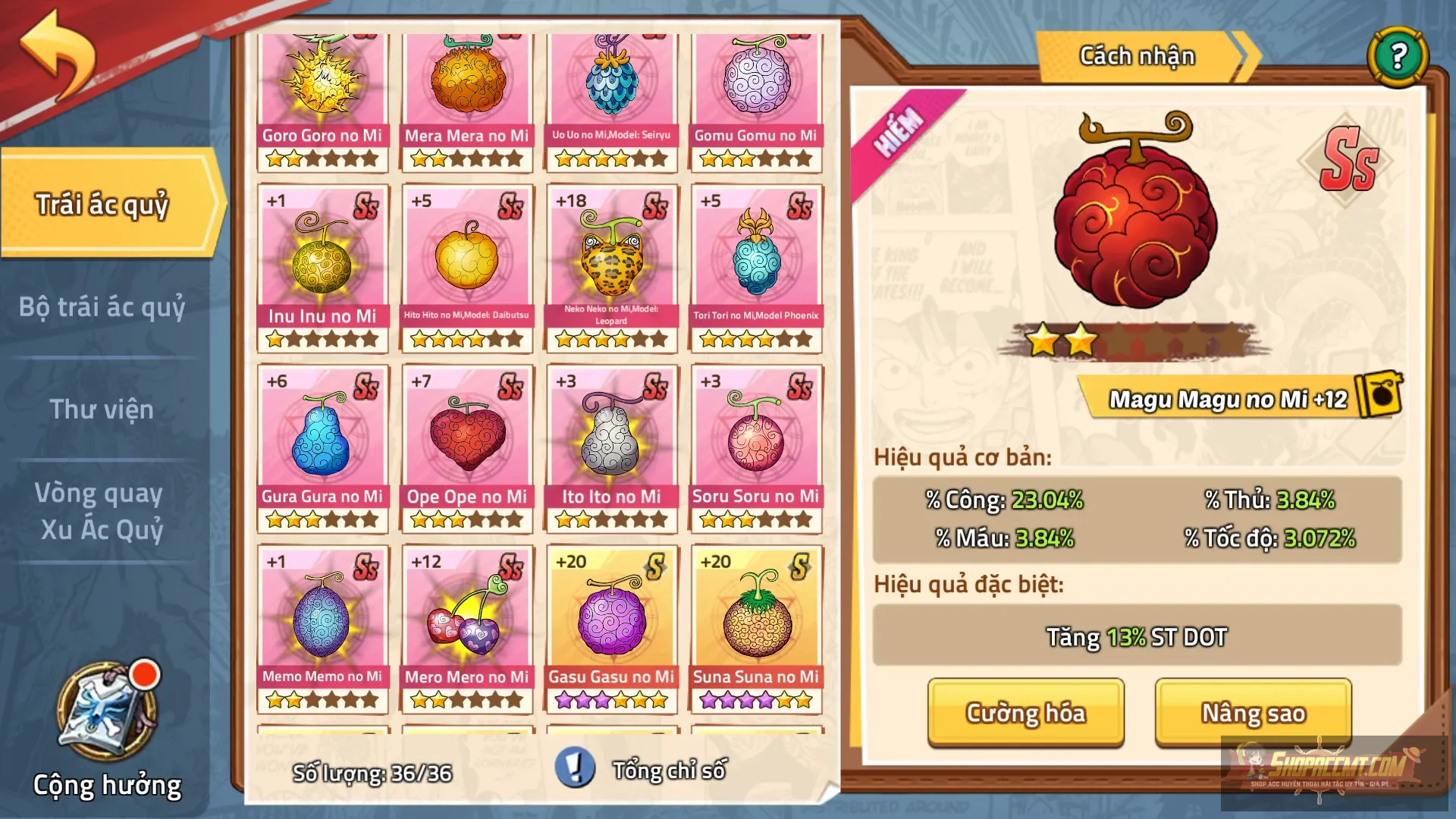Viewport: 1456px width, 819px height.
Task: Click the Cường hóa upgrade button
Action: 1025,713
